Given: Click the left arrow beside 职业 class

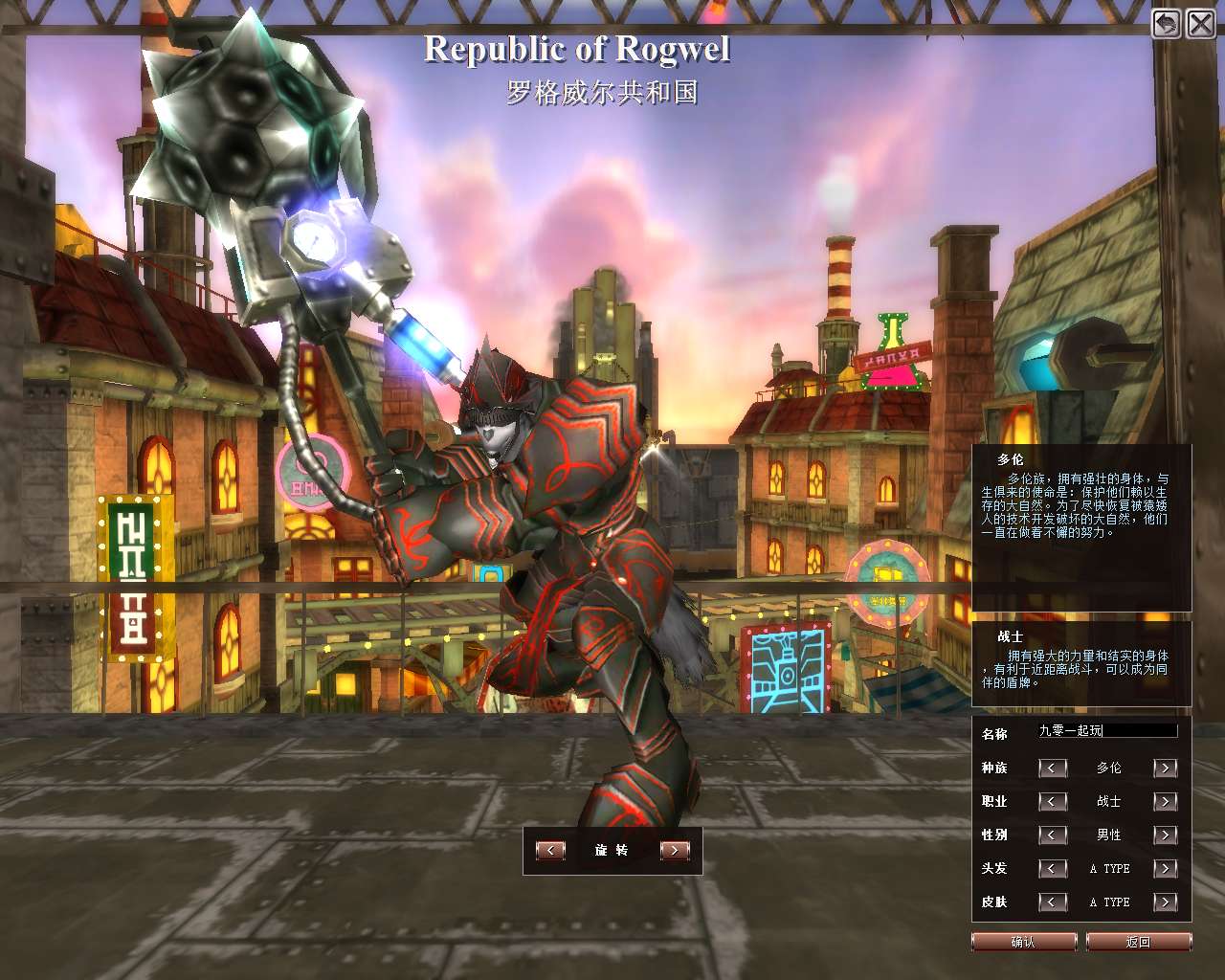Looking at the screenshot, I should (x=1053, y=802).
